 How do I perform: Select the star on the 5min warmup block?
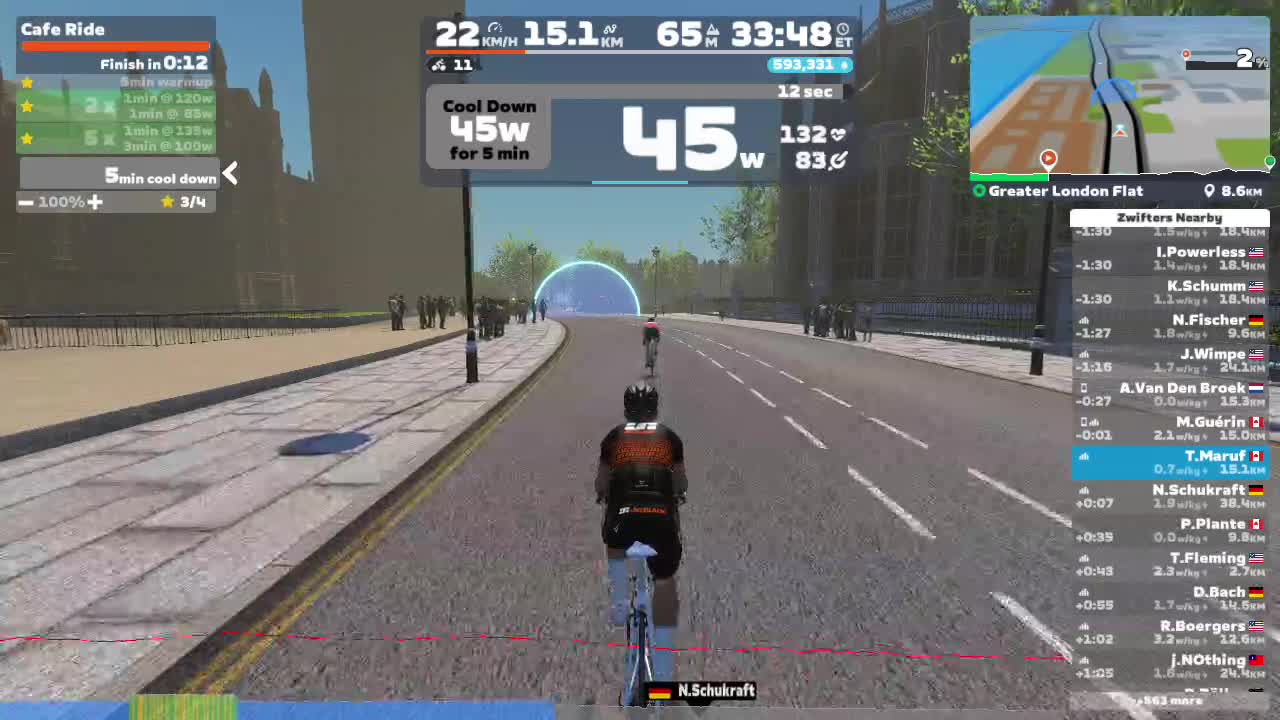tap(27, 82)
